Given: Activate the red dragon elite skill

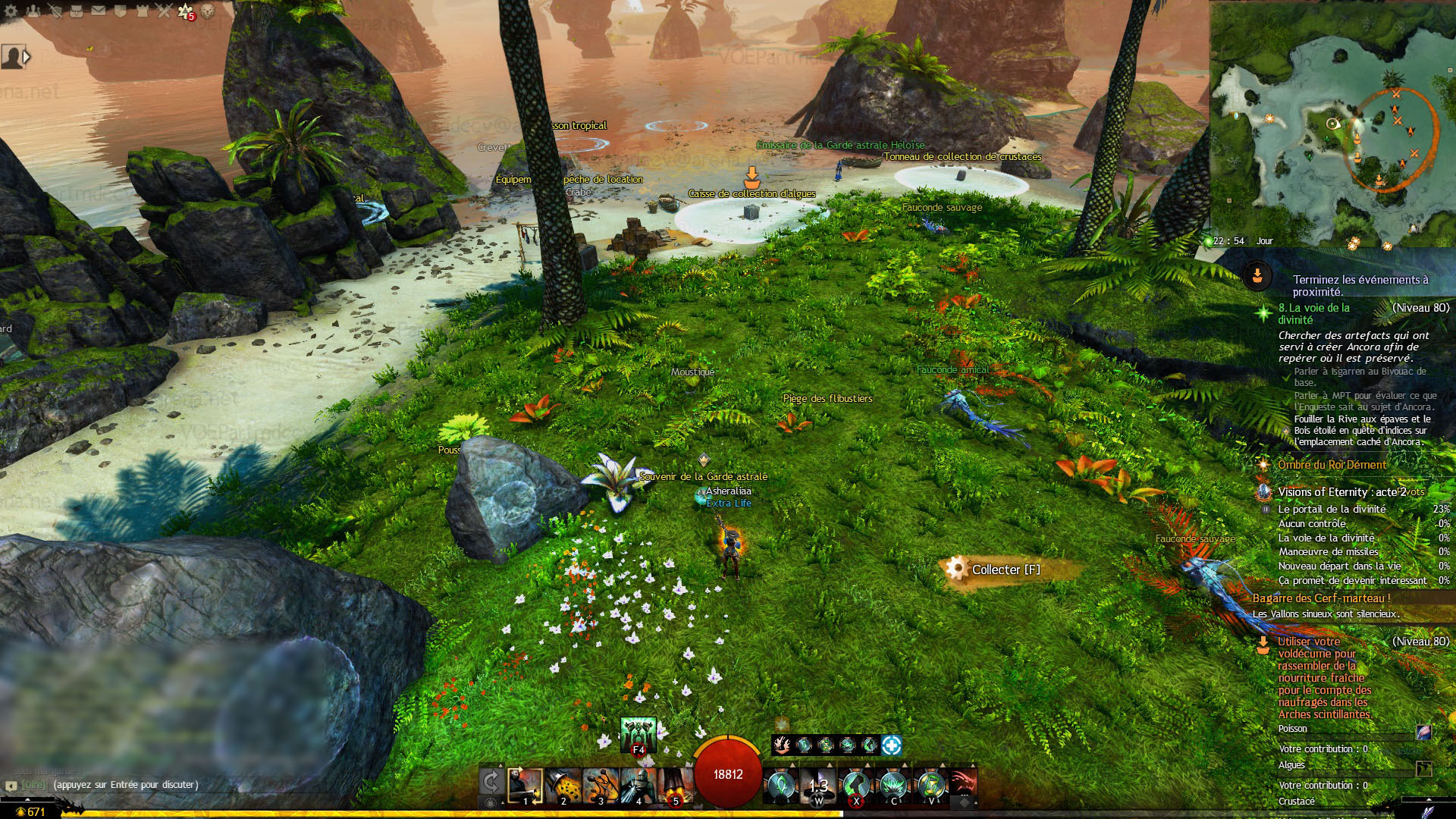Looking at the screenshot, I should click(x=962, y=783).
